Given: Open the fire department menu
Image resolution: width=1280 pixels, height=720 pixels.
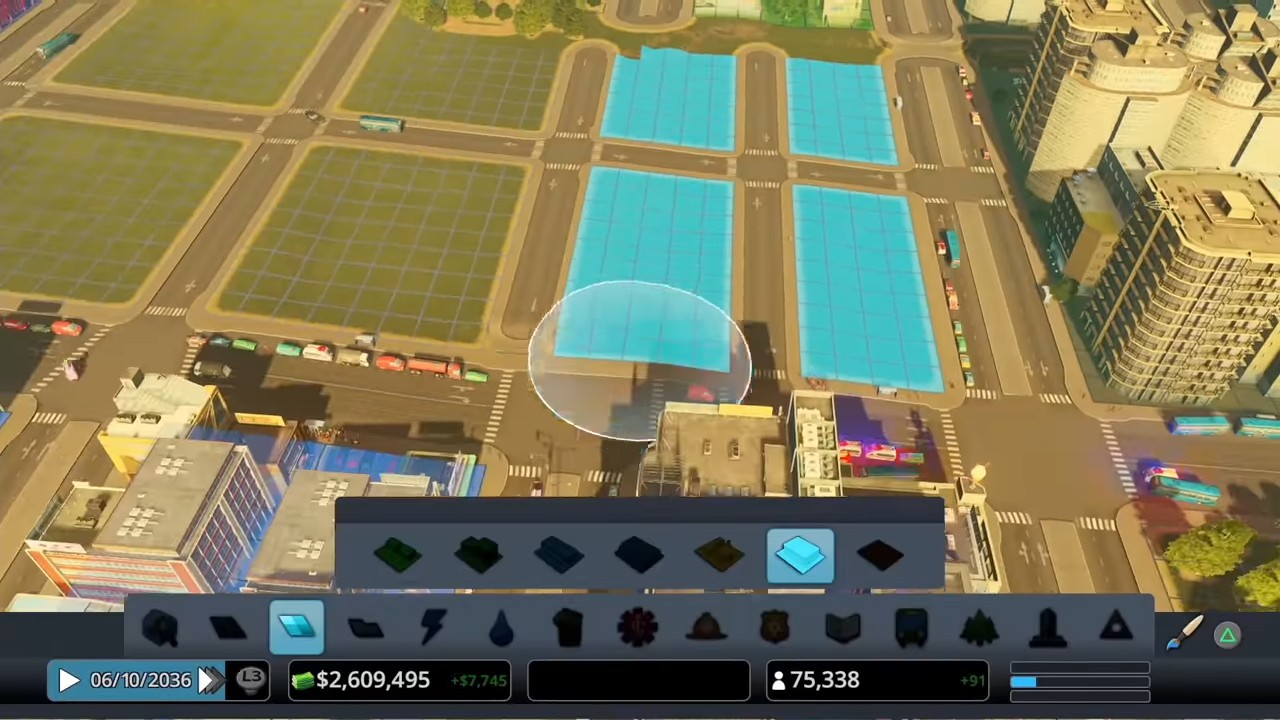Looking at the screenshot, I should coord(707,627).
